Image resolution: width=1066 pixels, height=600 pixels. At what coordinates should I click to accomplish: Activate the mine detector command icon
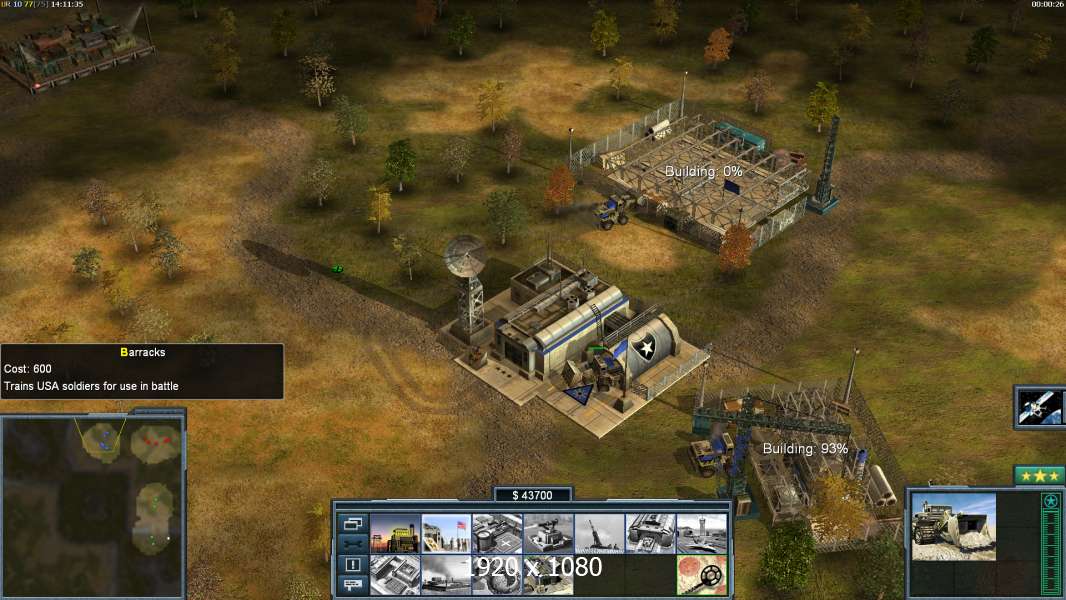(x=701, y=575)
